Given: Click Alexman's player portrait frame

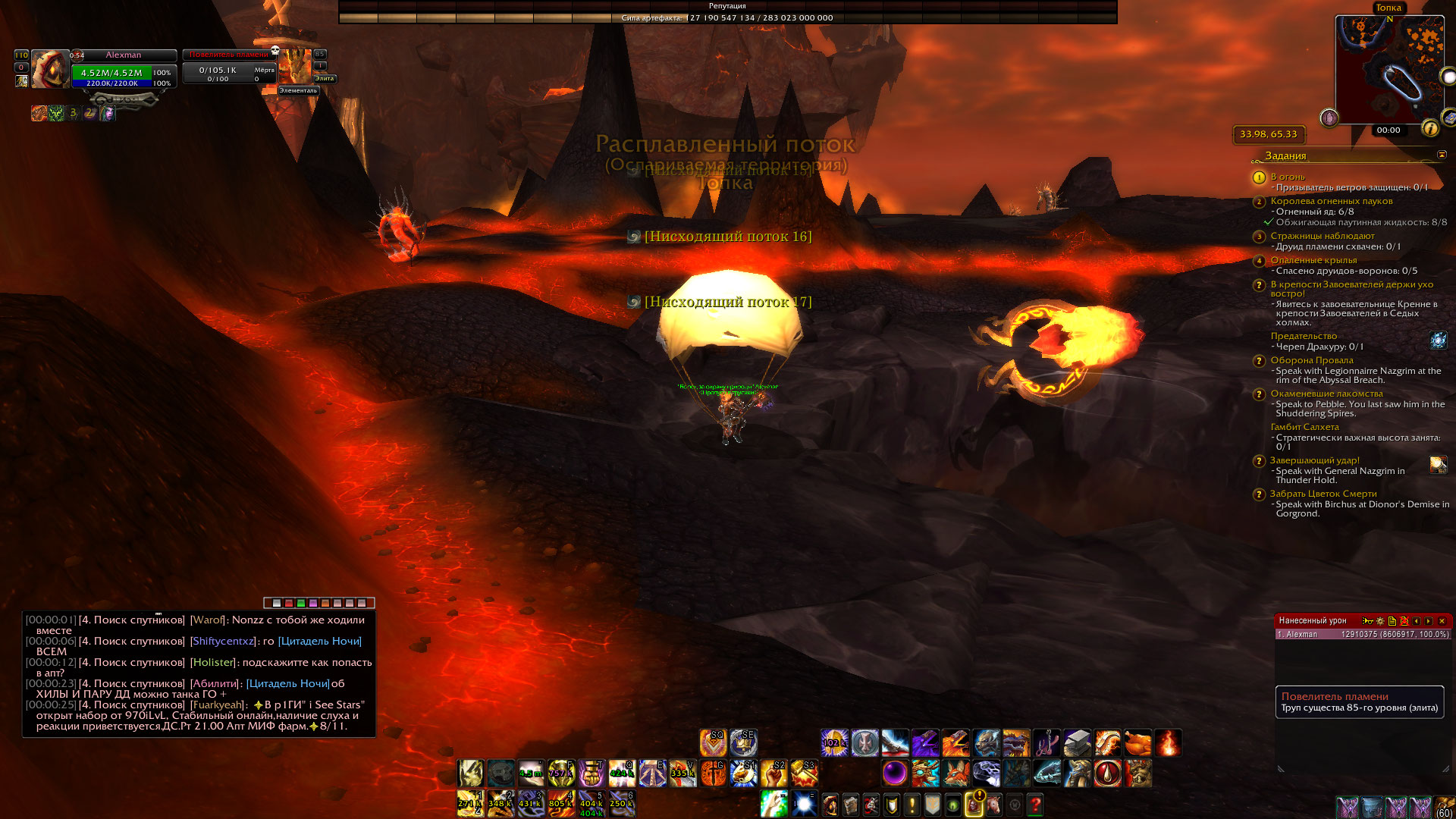Looking at the screenshot, I should 49,70.
